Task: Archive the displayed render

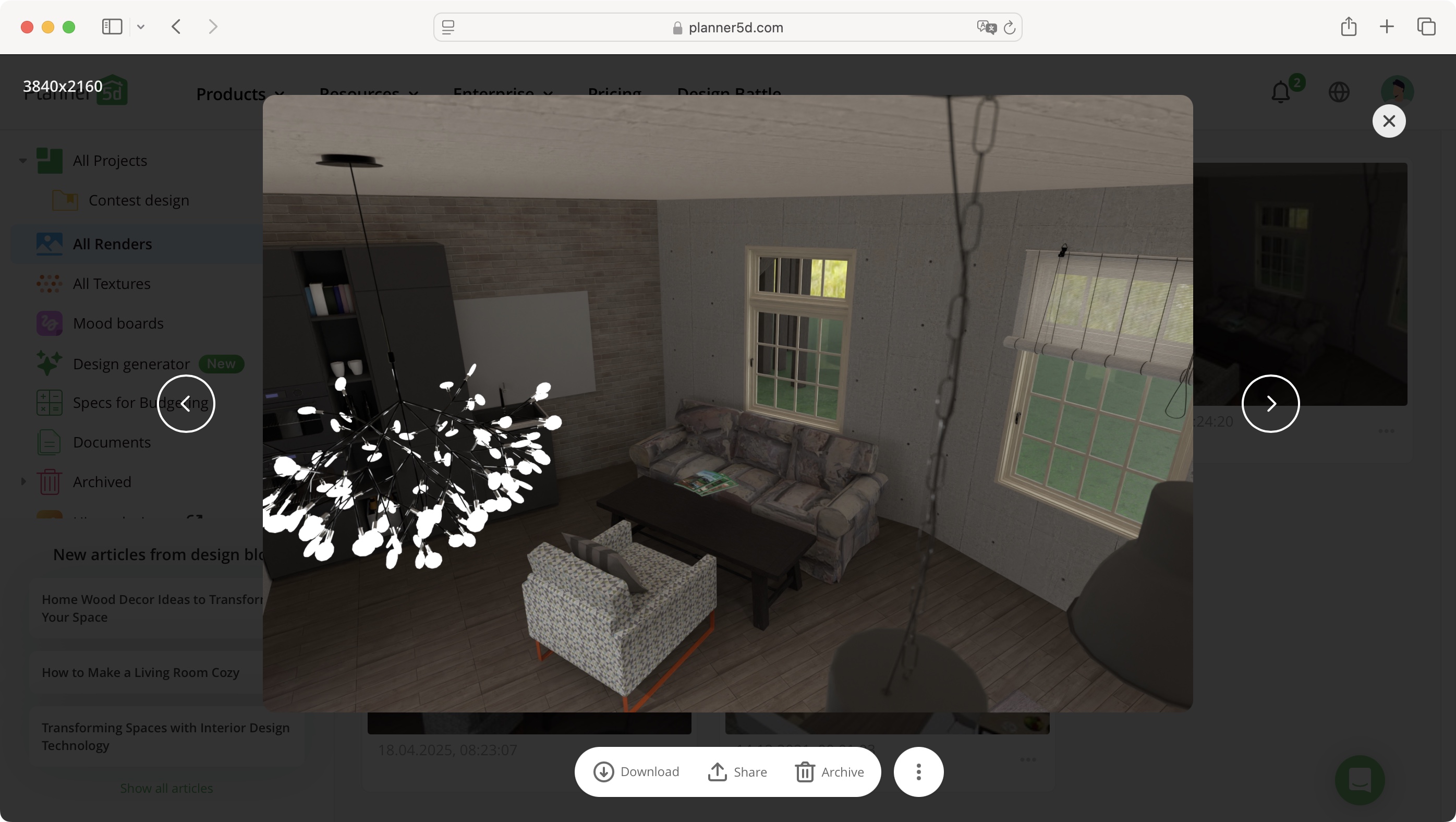Action: 830,772
